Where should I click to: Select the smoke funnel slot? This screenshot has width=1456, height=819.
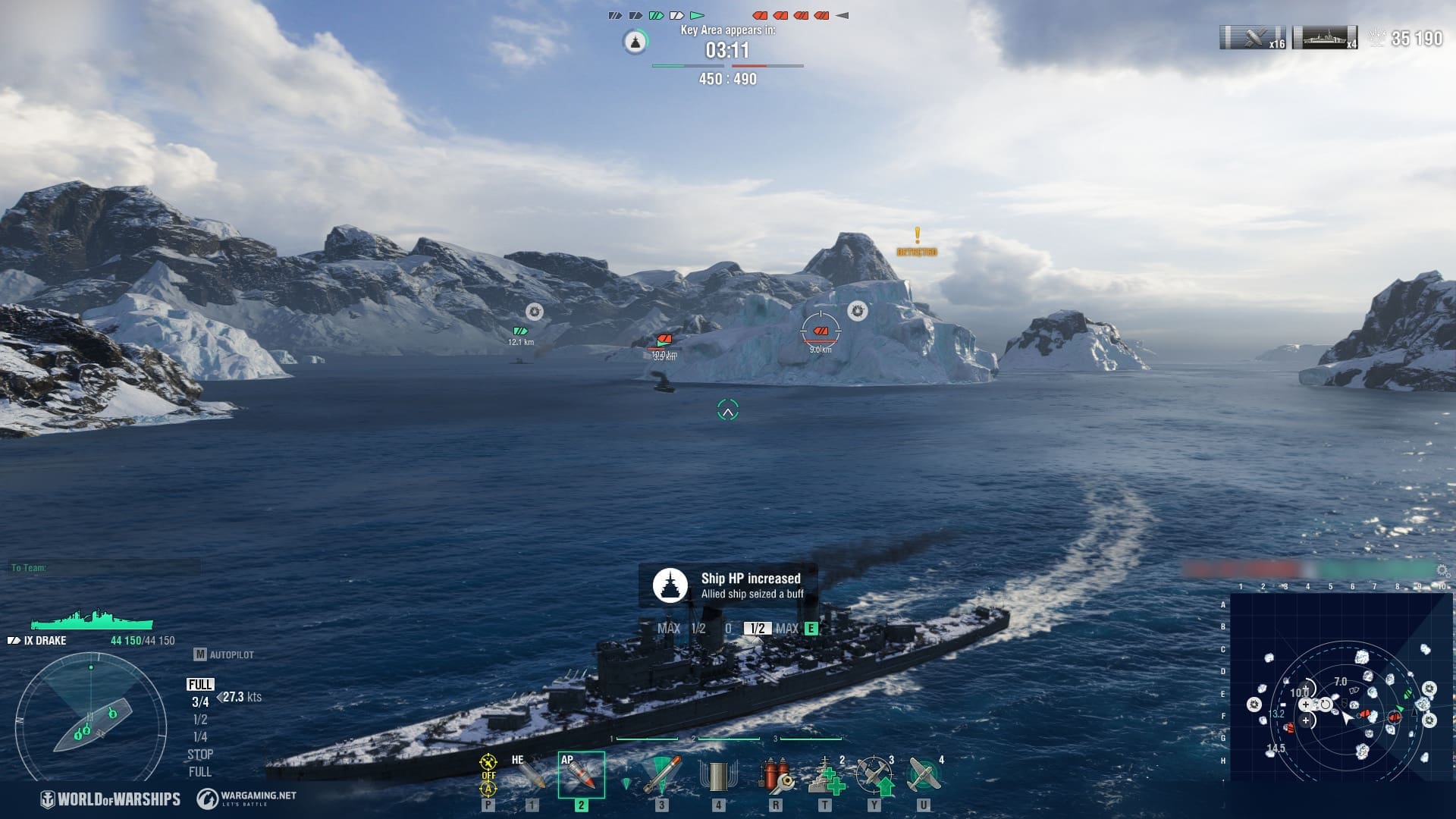(717, 775)
